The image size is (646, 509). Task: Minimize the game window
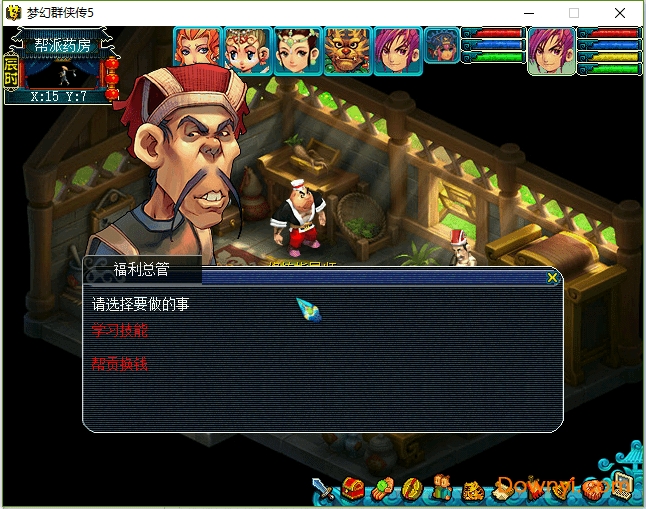(527, 13)
